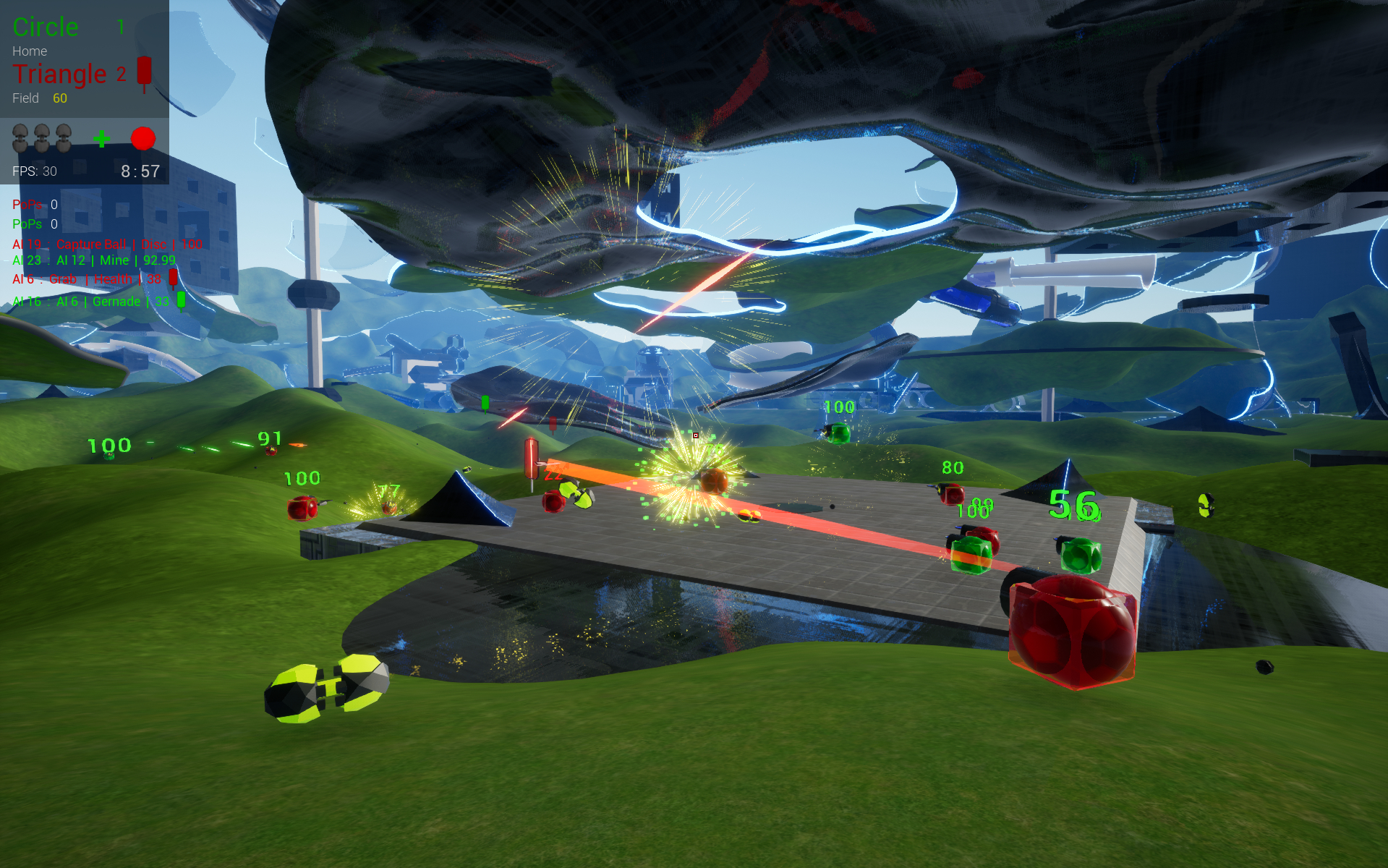Click the green plus health icon

click(101, 138)
